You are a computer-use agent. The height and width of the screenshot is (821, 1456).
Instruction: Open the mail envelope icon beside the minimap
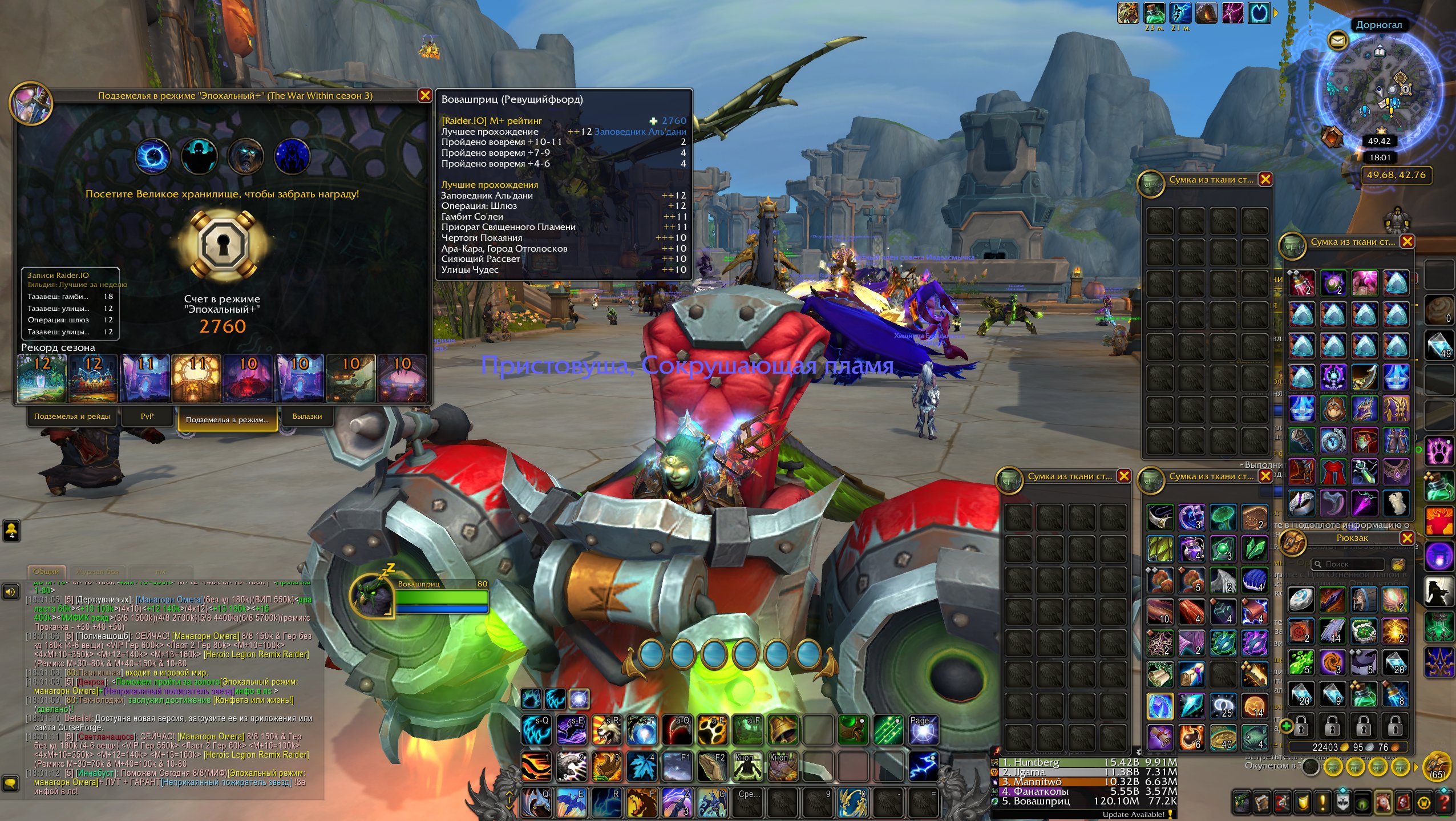pos(1338,42)
